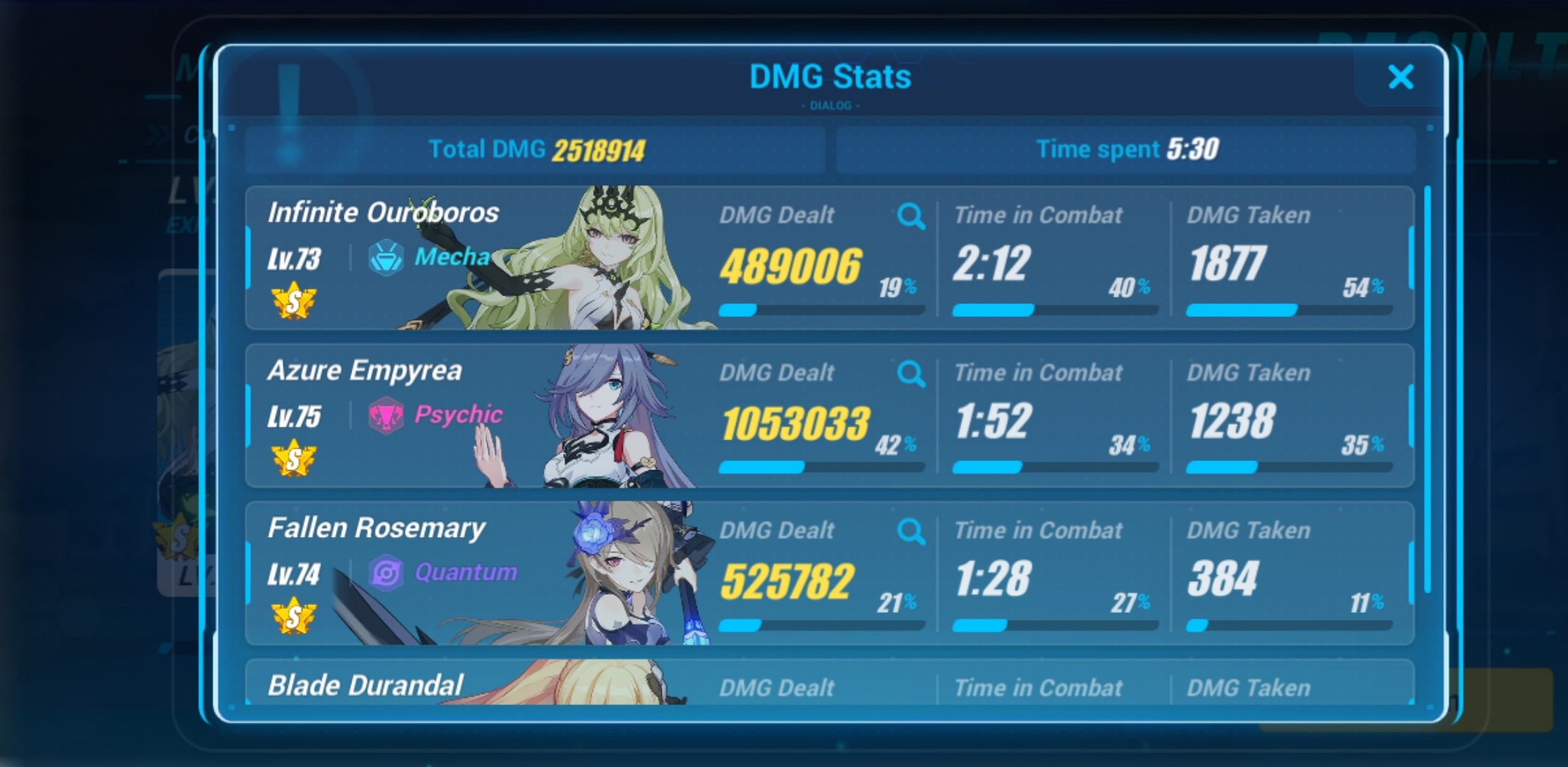1568x767 pixels.
Task: Click Fallen Rosemary's name label
Action: click(377, 528)
